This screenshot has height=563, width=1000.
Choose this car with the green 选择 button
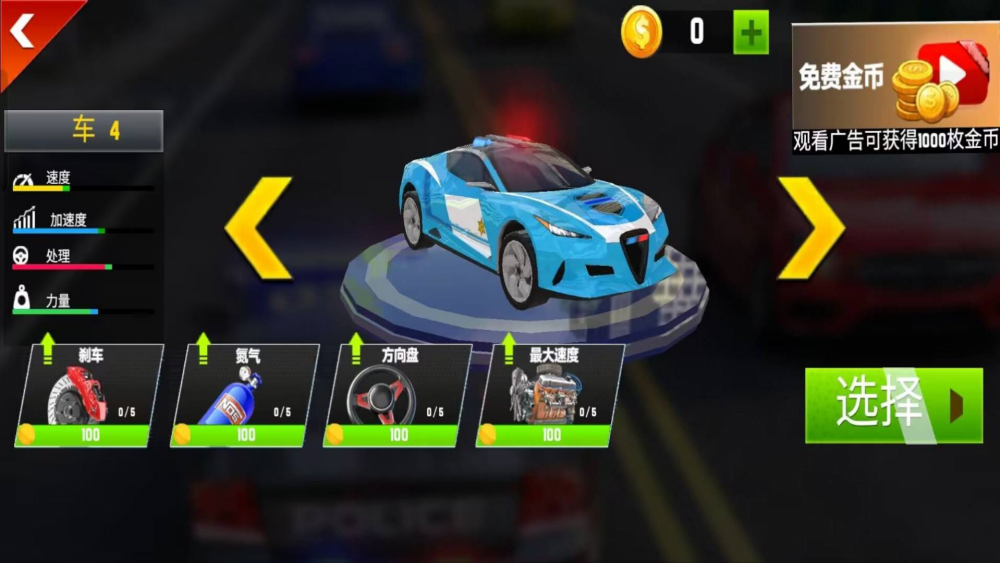pos(893,405)
